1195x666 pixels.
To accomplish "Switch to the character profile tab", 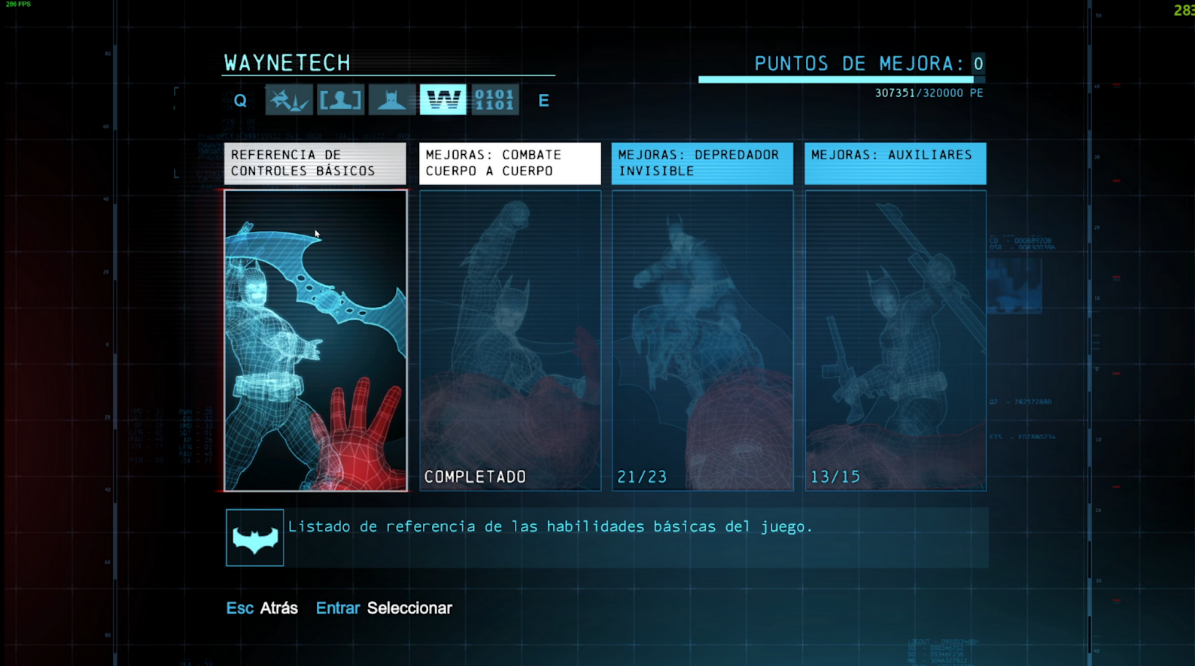I will pyautogui.click(x=341, y=100).
